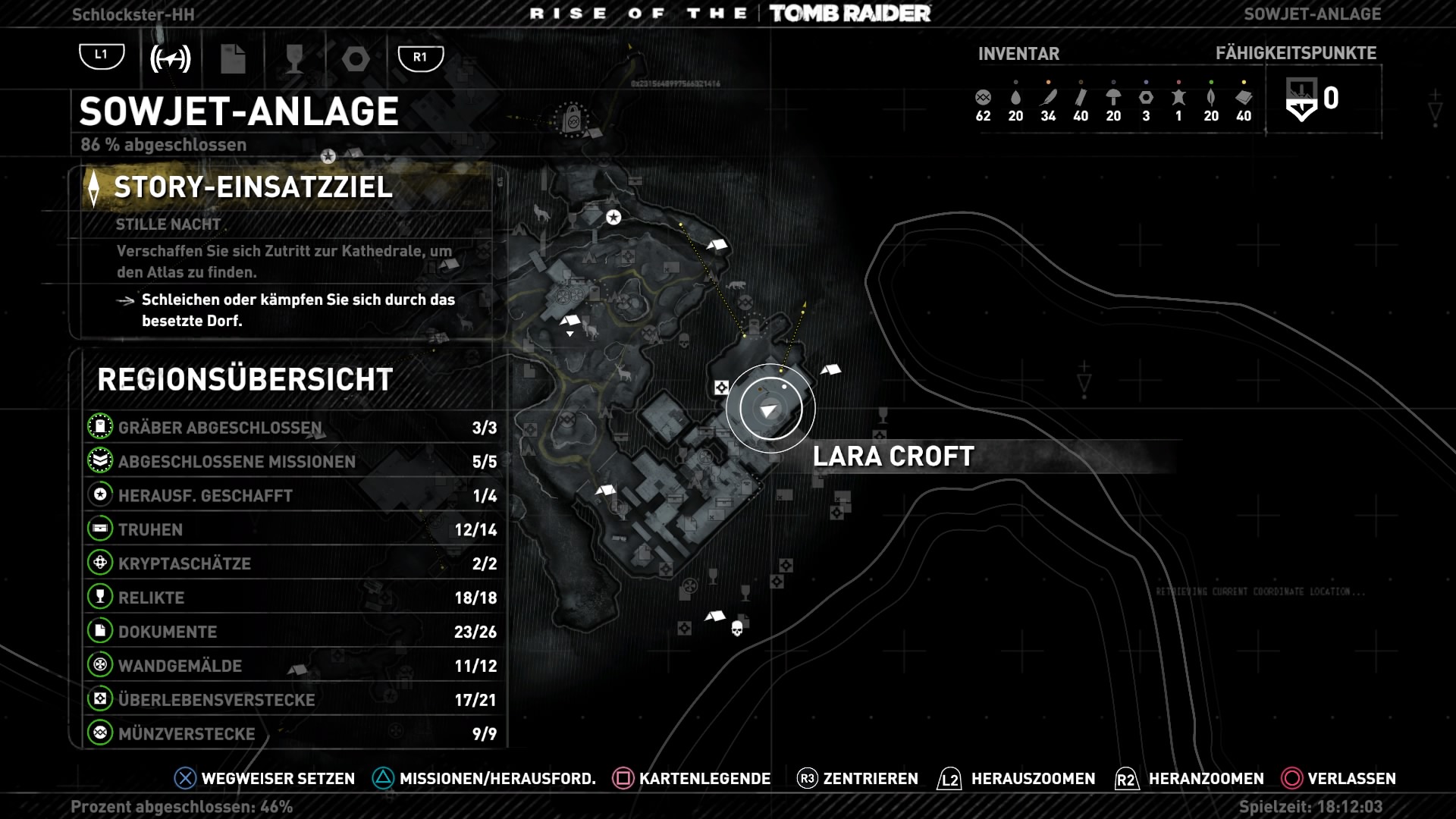Select the Dokumente row
Image resolution: width=1456 pixels, height=819 pixels.
292,632
